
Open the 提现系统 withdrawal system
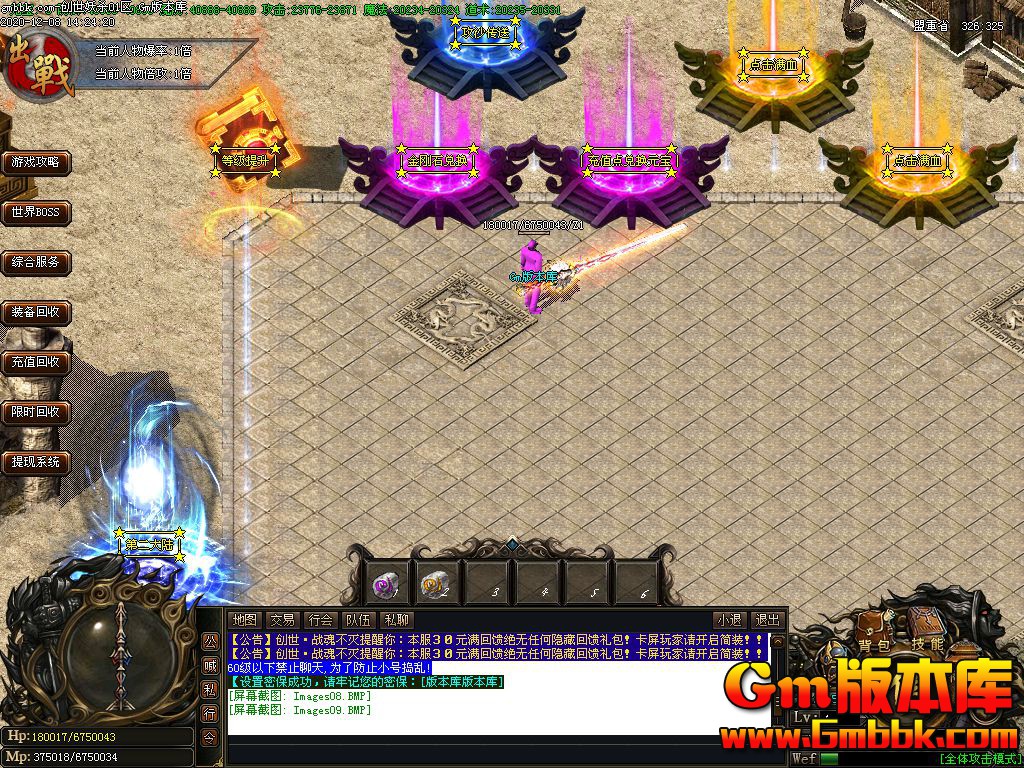36,462
